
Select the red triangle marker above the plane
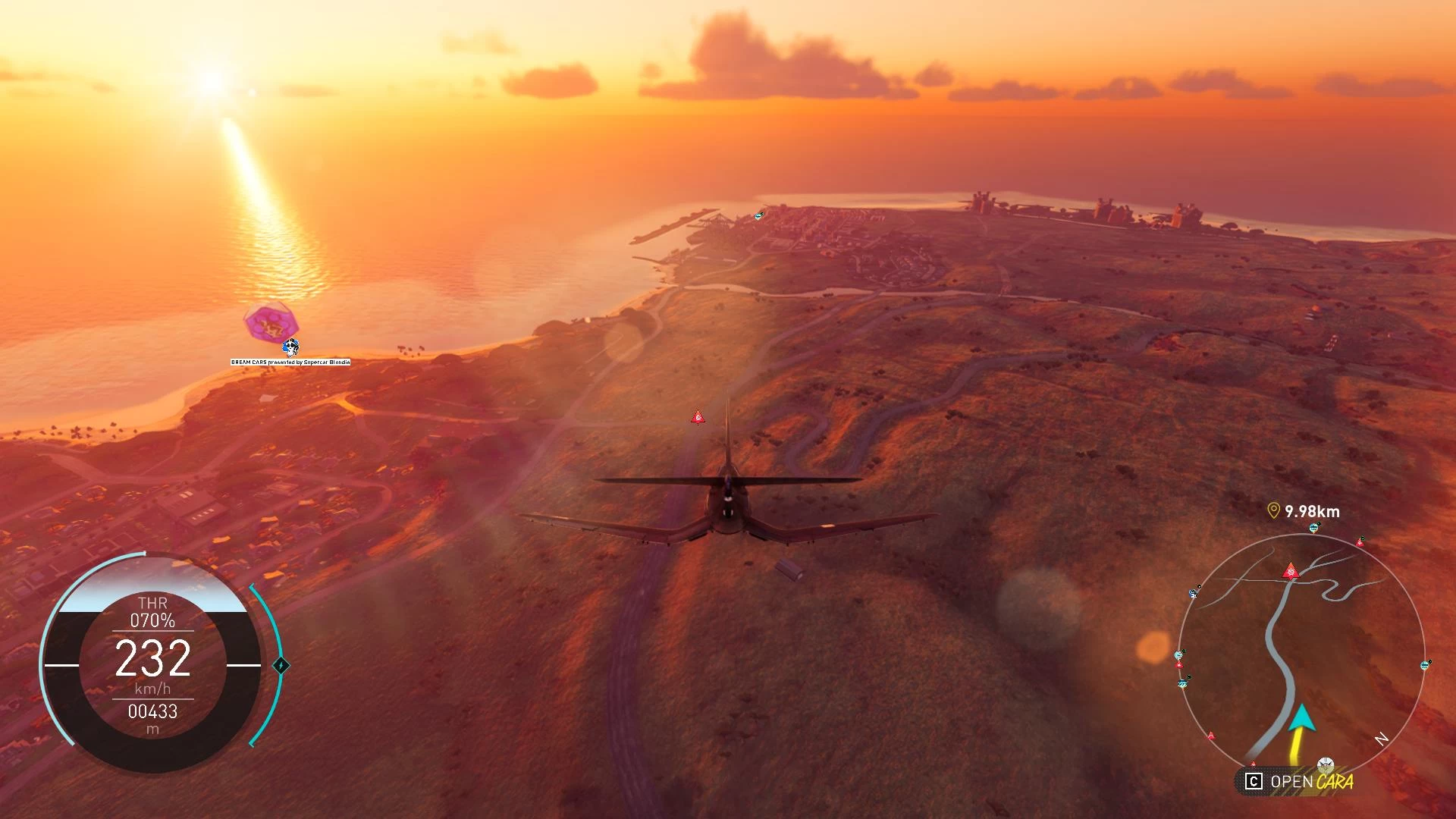pos(698,417)
